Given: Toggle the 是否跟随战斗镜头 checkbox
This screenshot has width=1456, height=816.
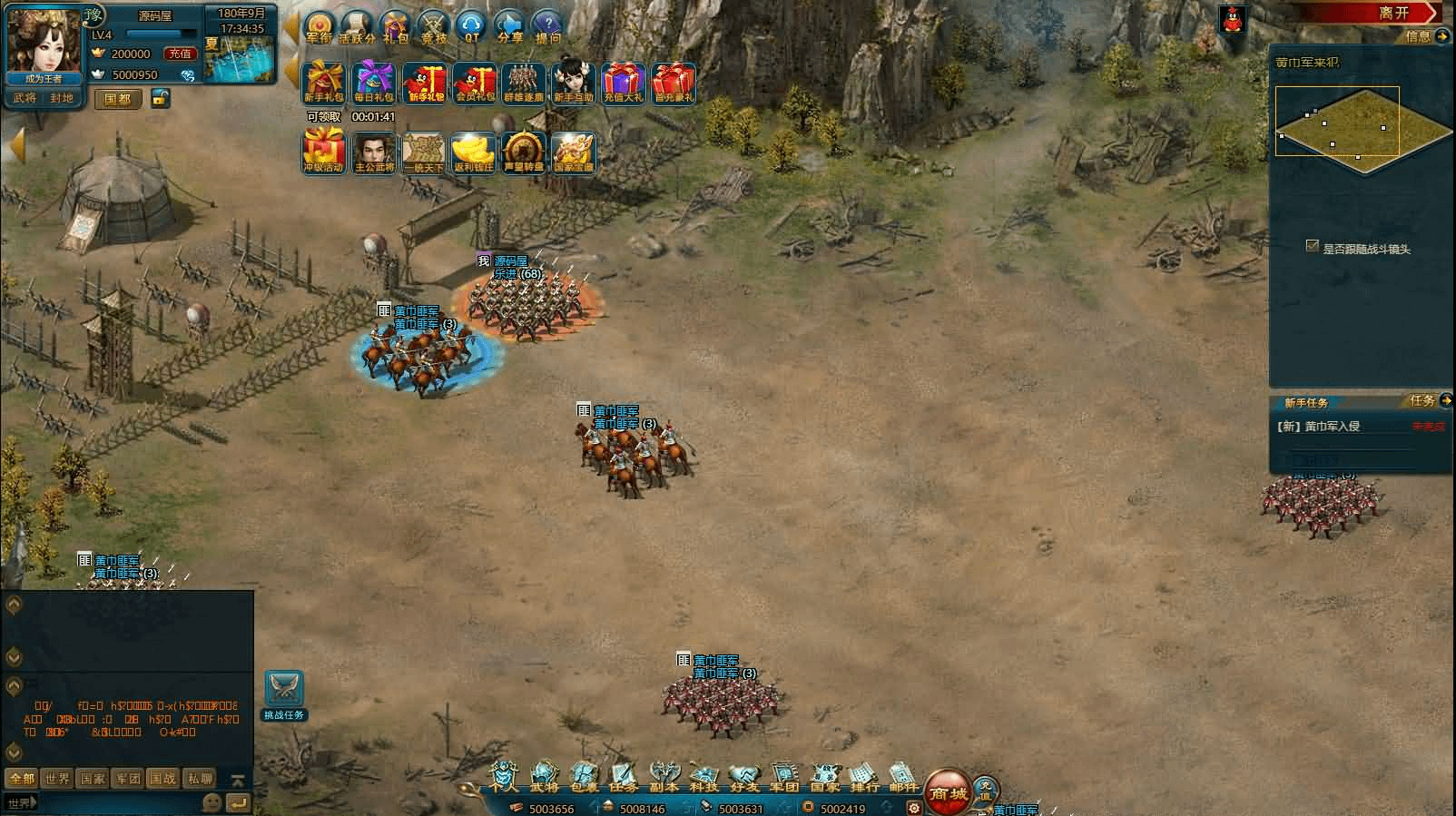Looking at the screenshot, I should [1312, 246].
